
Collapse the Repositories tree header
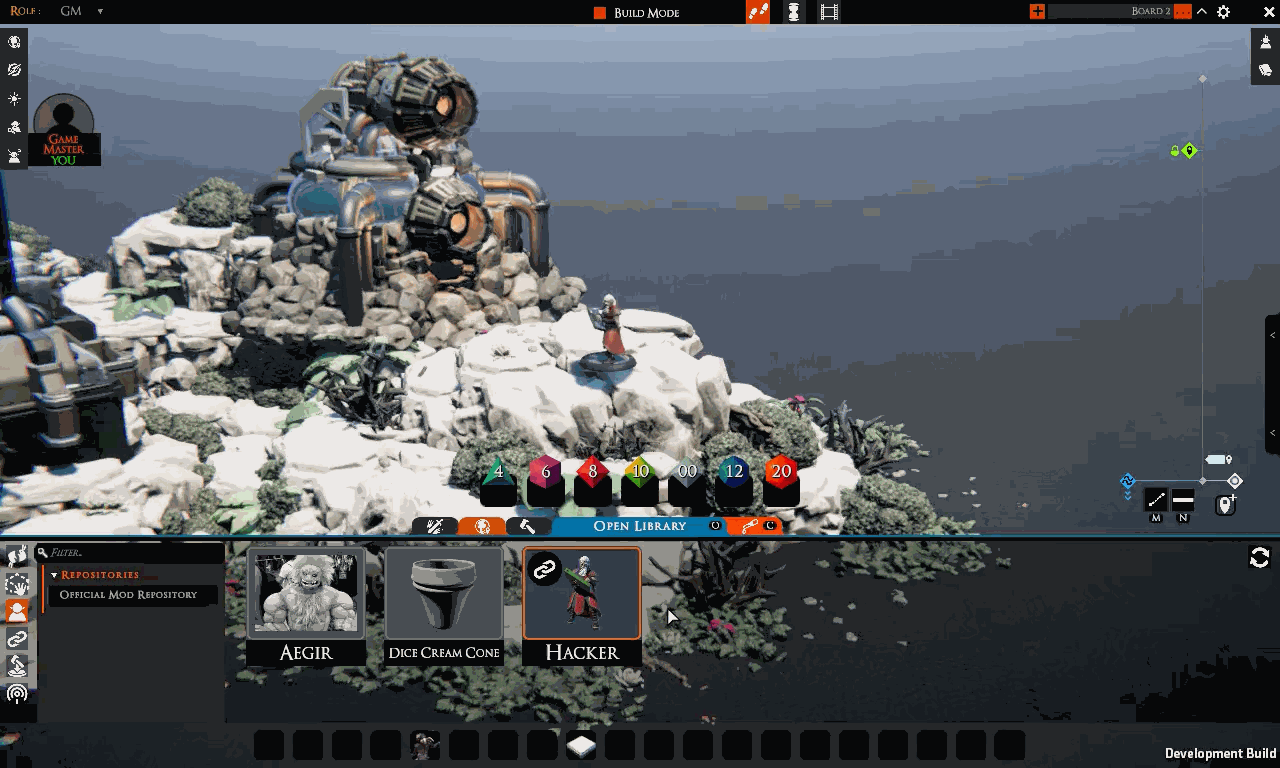[x=54, y=575]
